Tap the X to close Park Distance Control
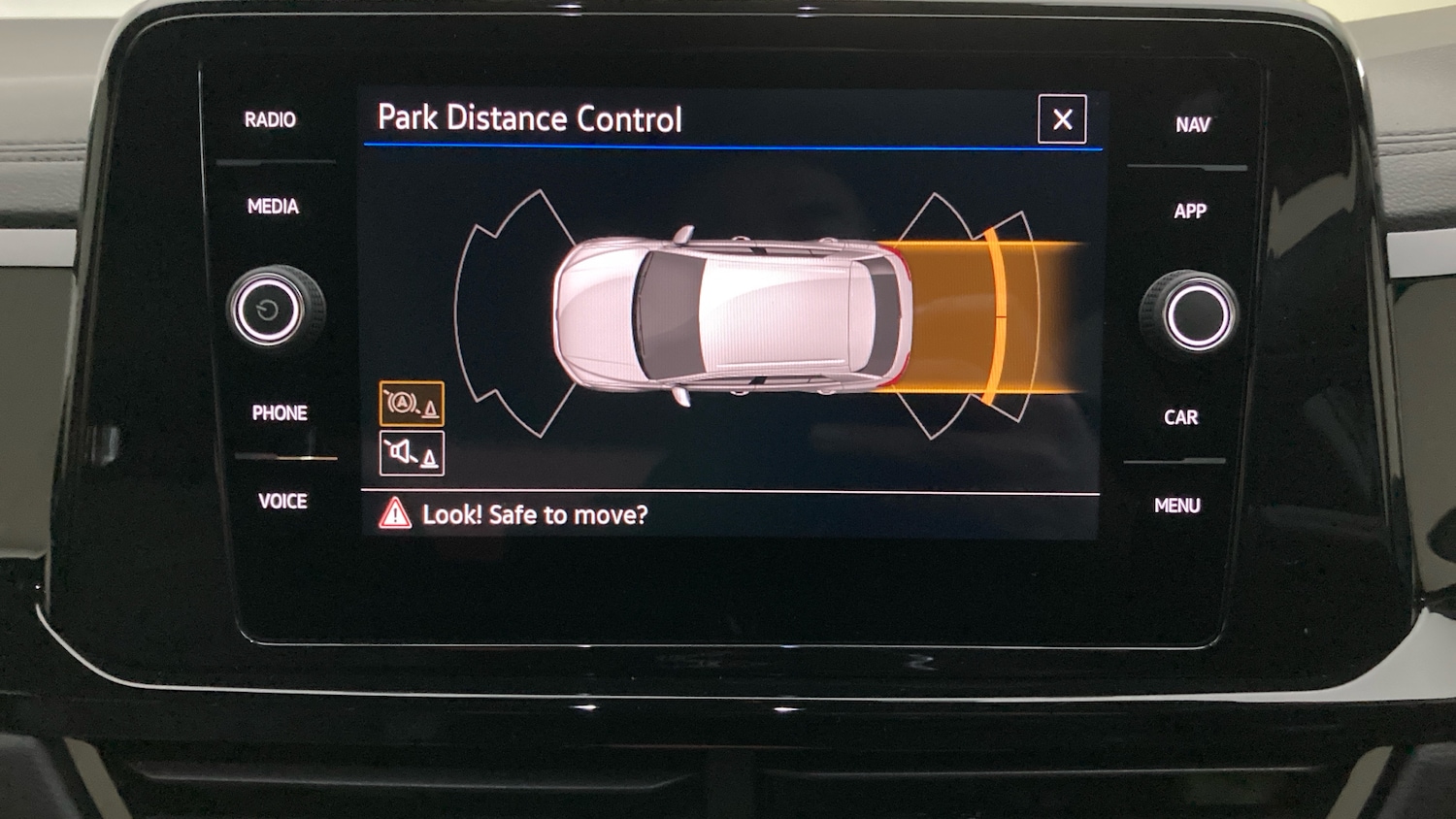Image resolution: width=1456 pixels, height=819 pixels. click(x=1061, y=119)
